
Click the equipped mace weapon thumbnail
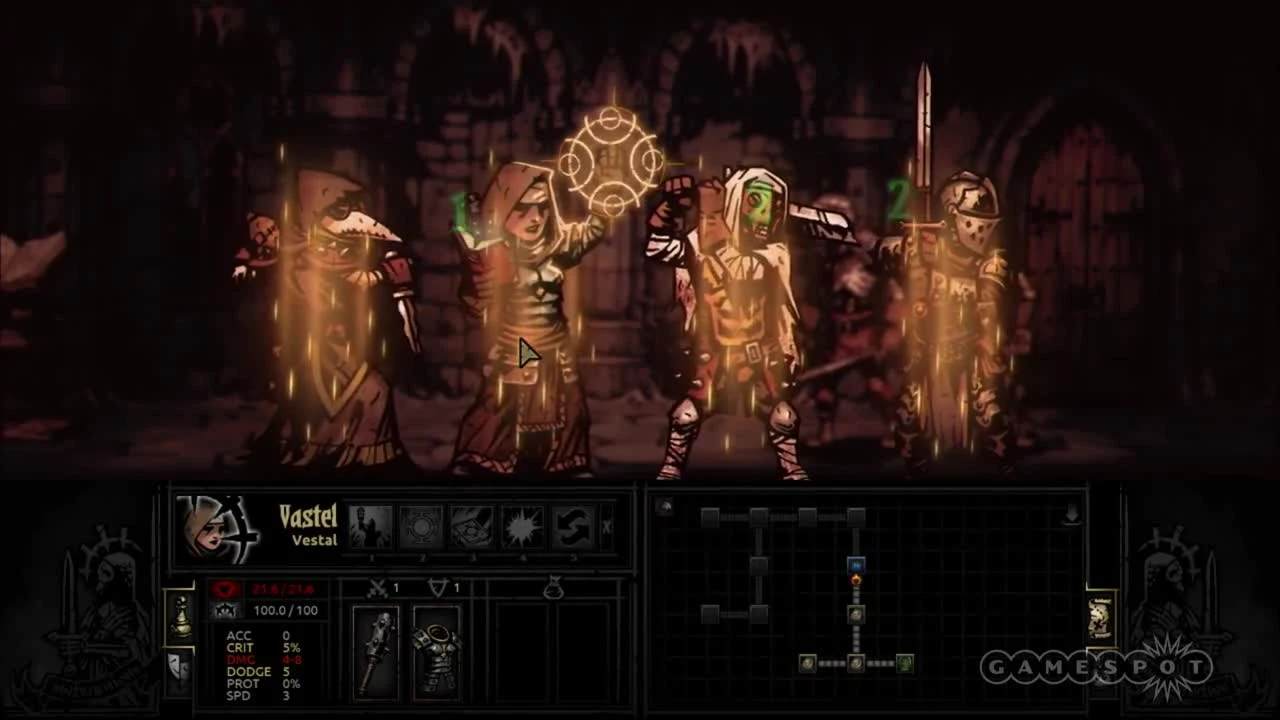[x=375, y=650]
